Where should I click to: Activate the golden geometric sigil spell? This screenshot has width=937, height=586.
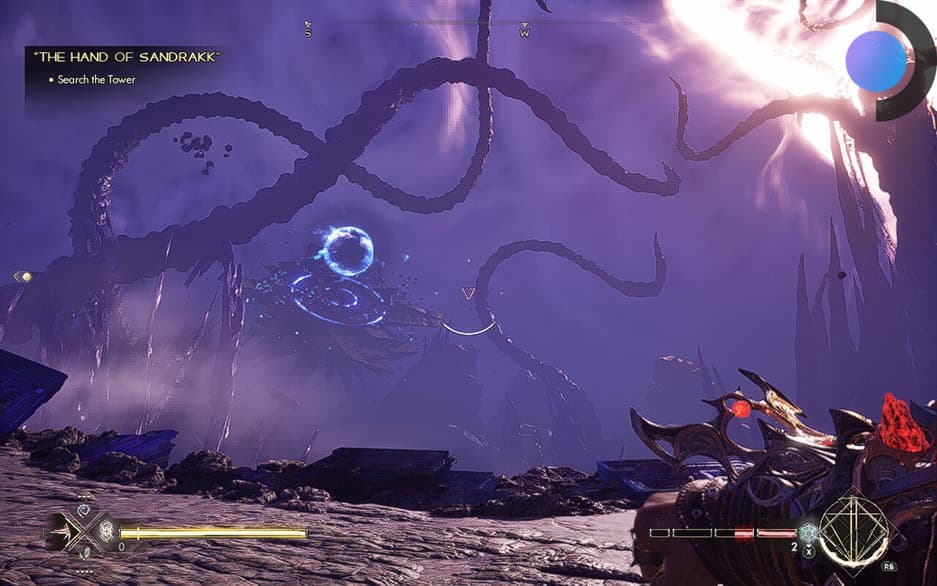pos(854,529)
